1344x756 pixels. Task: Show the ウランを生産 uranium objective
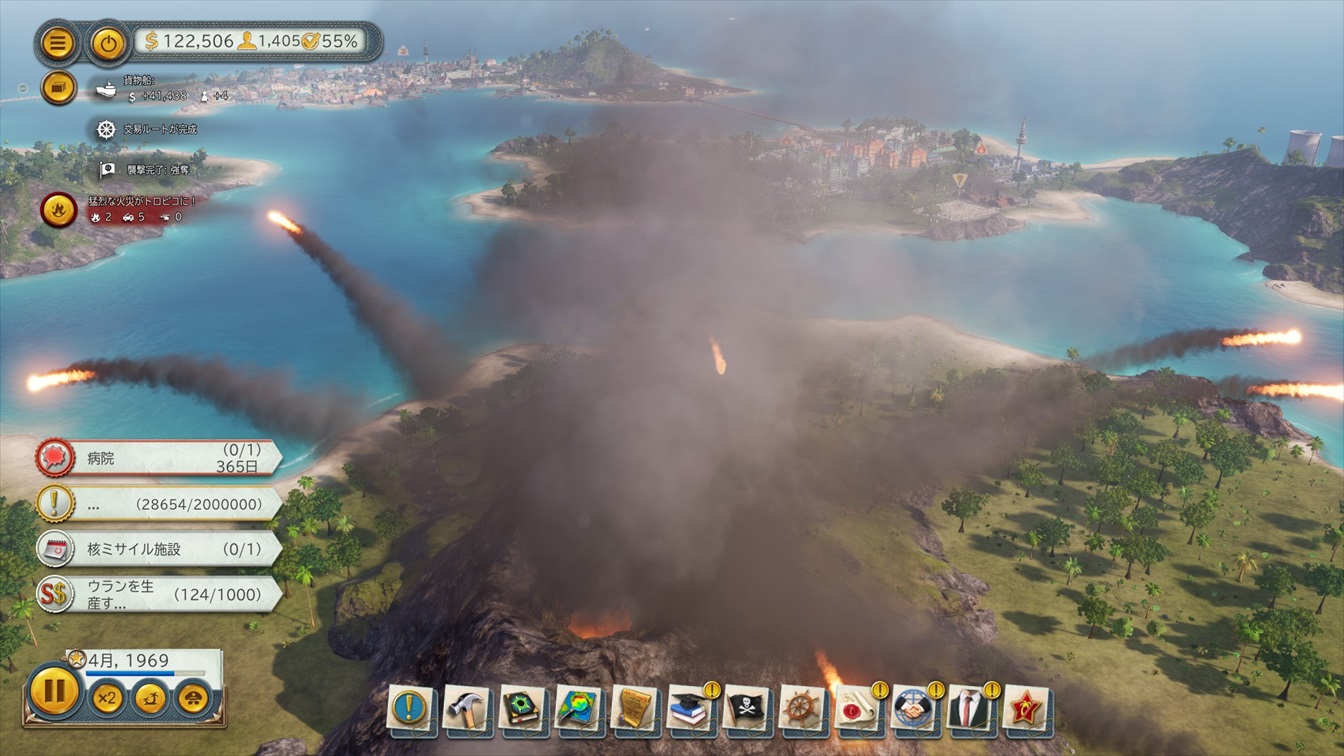pos(160,594)
